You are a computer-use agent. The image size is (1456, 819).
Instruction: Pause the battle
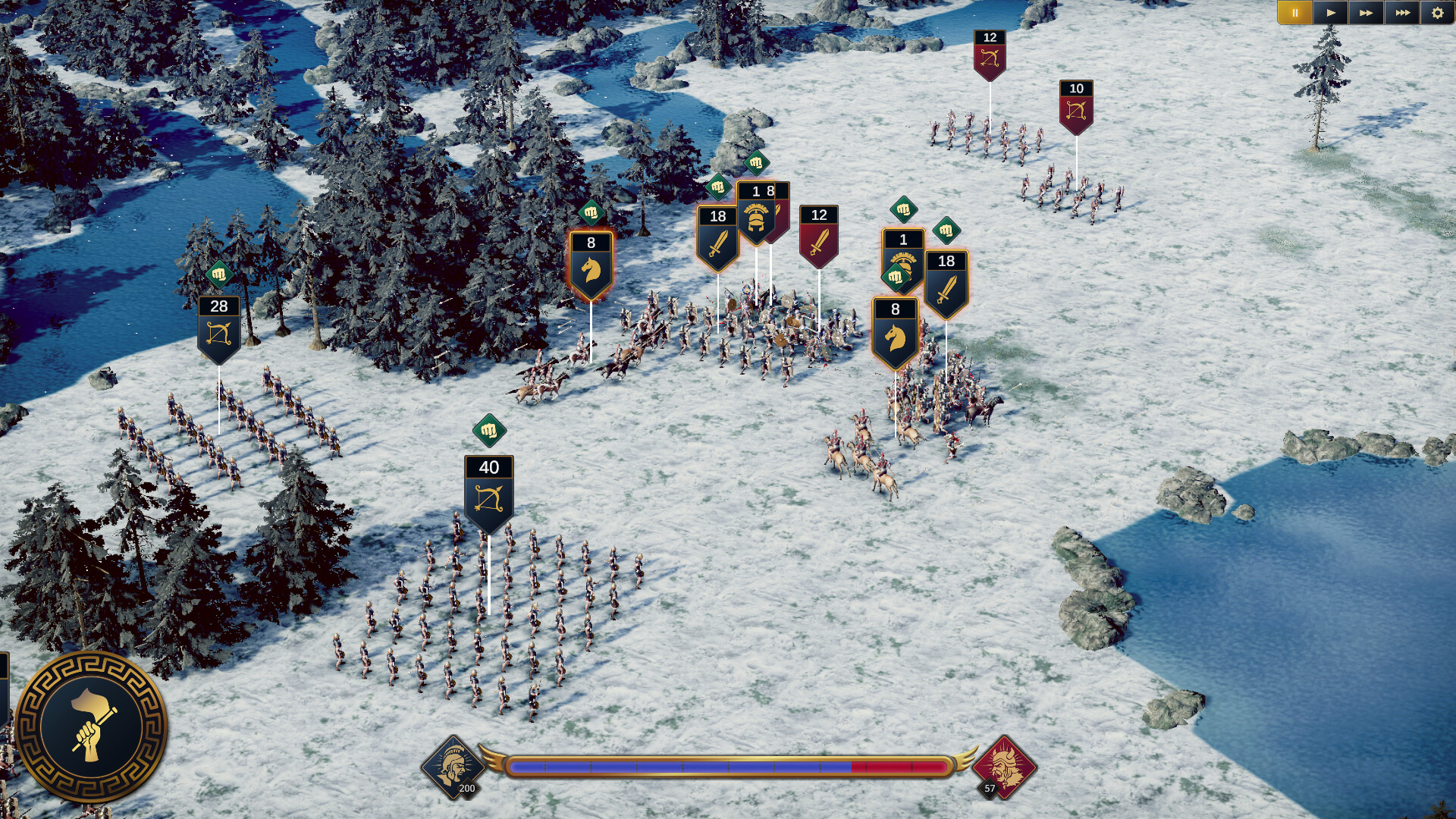(x=1297, y=11)
